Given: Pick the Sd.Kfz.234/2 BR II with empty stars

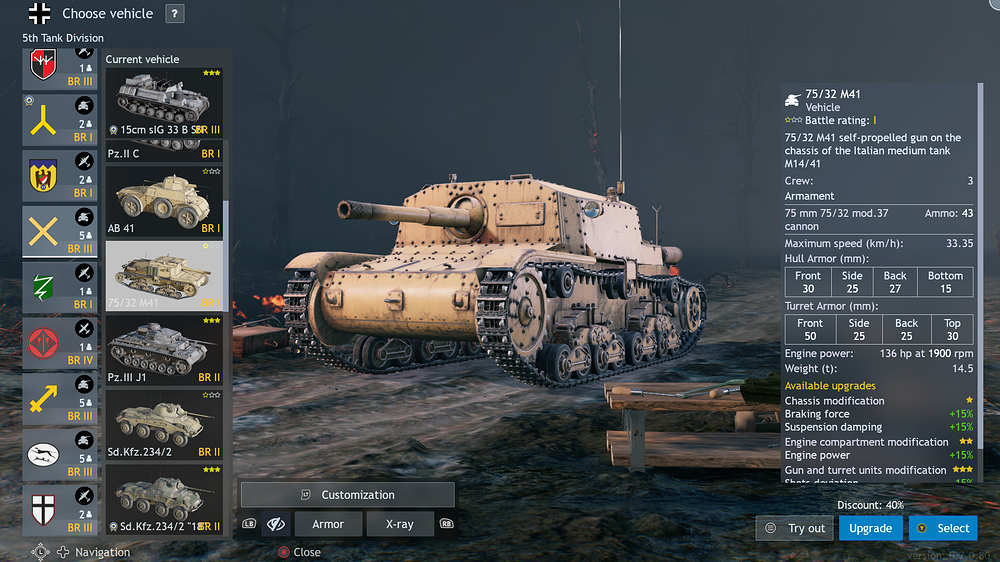Looking at the screenshot, I should (x=164, y=423).
